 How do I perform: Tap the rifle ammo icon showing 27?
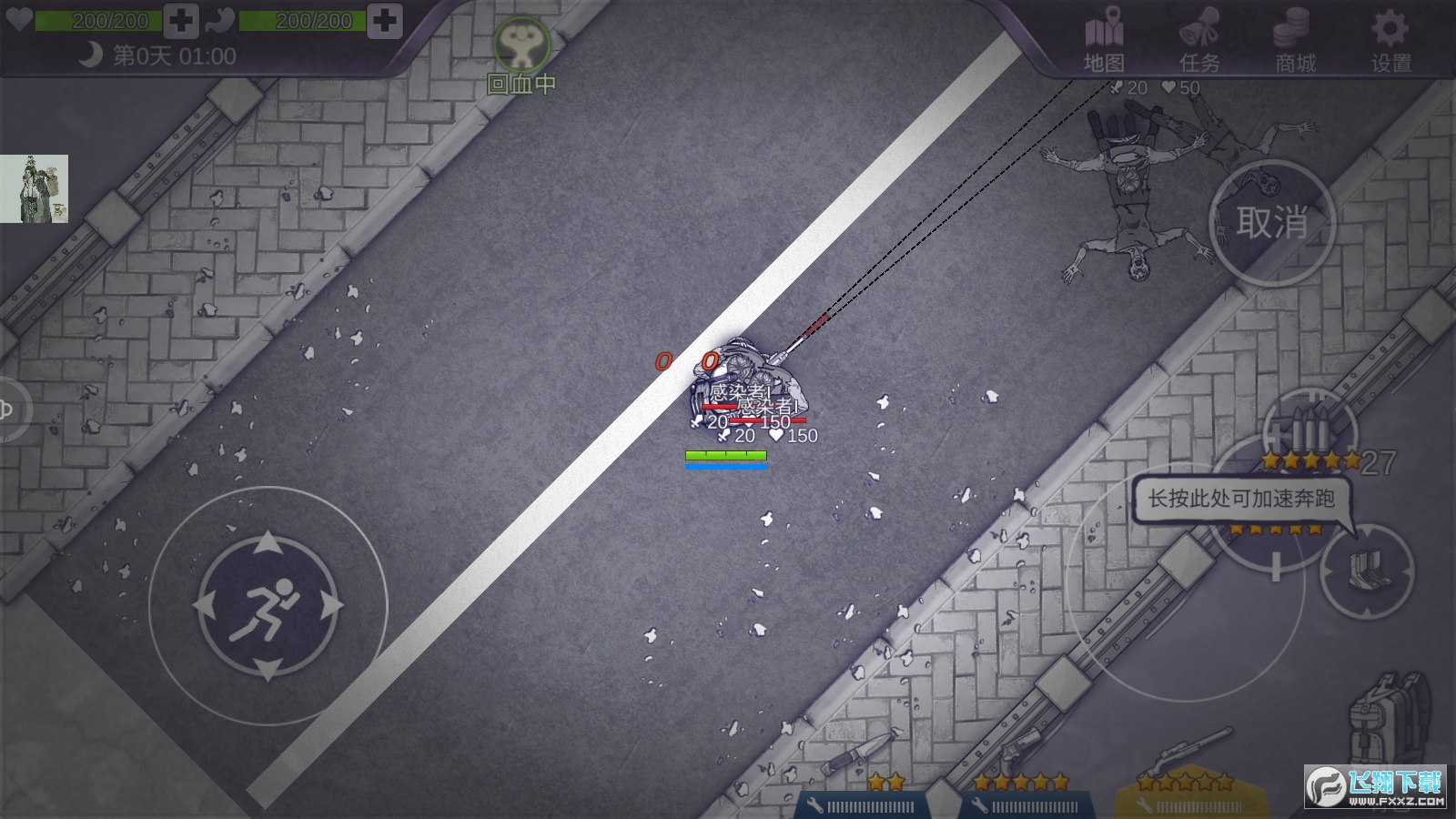coord(1310,428)
